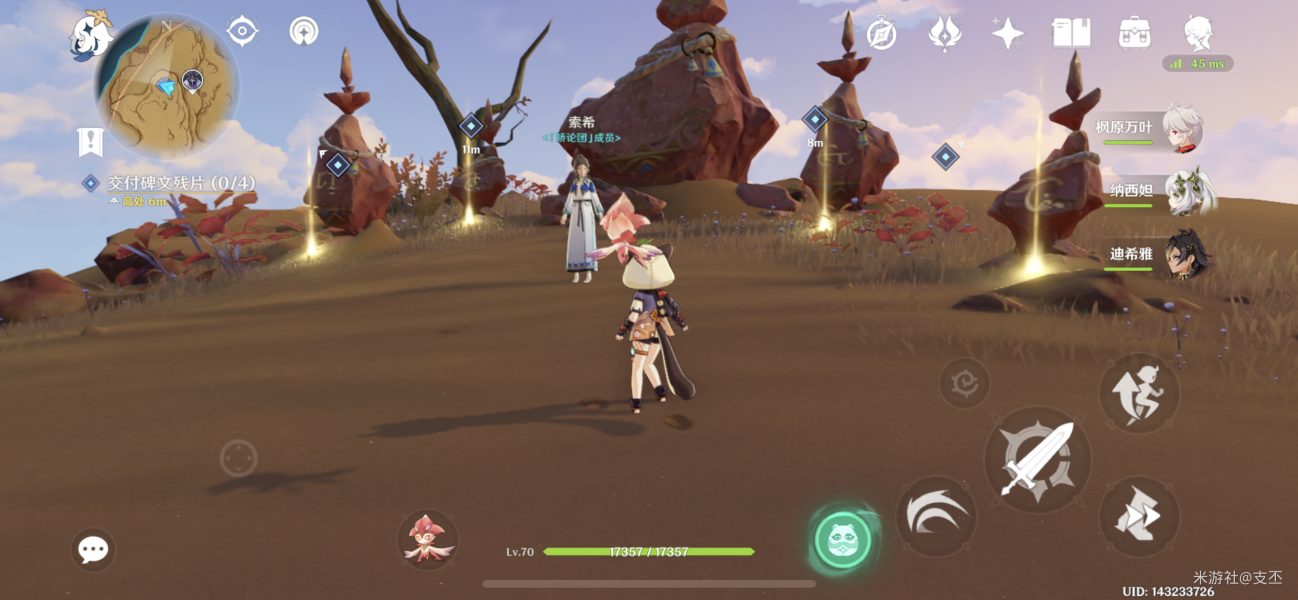Open the circular minimap
This screenshot has height=600, width=1298.
coord(167,84)
